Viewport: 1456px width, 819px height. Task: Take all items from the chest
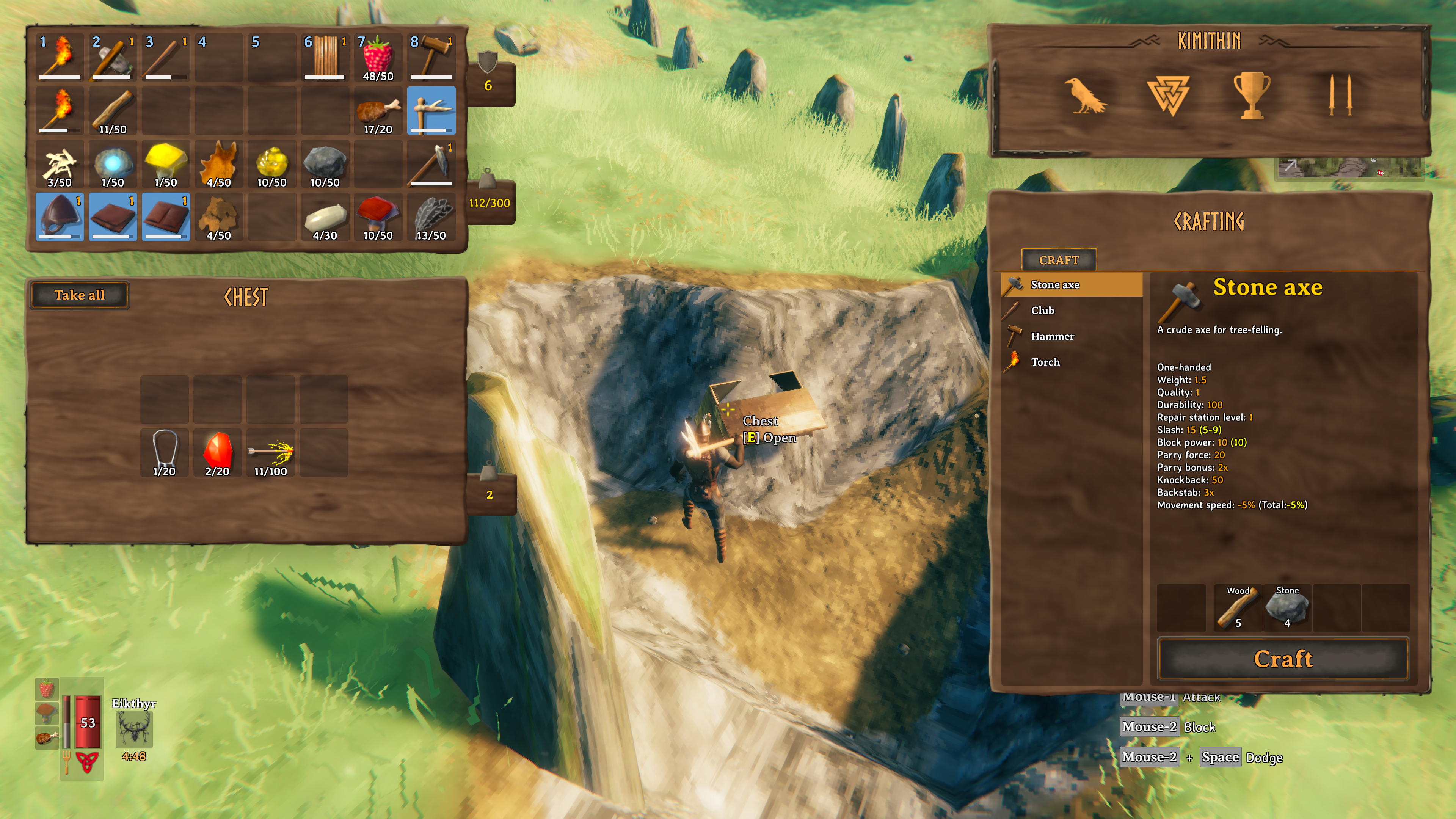tap(79, 295)
